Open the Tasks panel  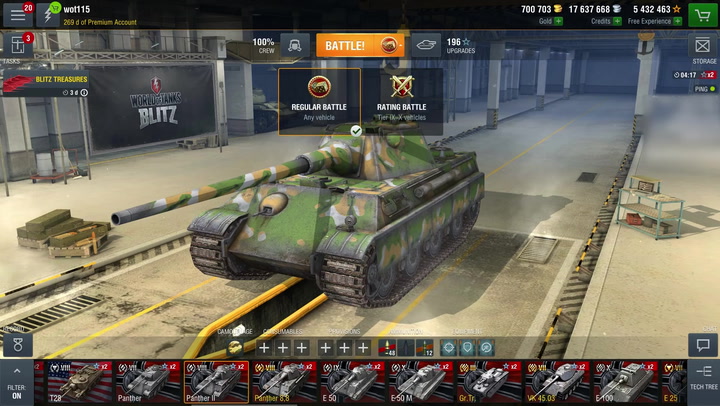(x=16, y=47)
